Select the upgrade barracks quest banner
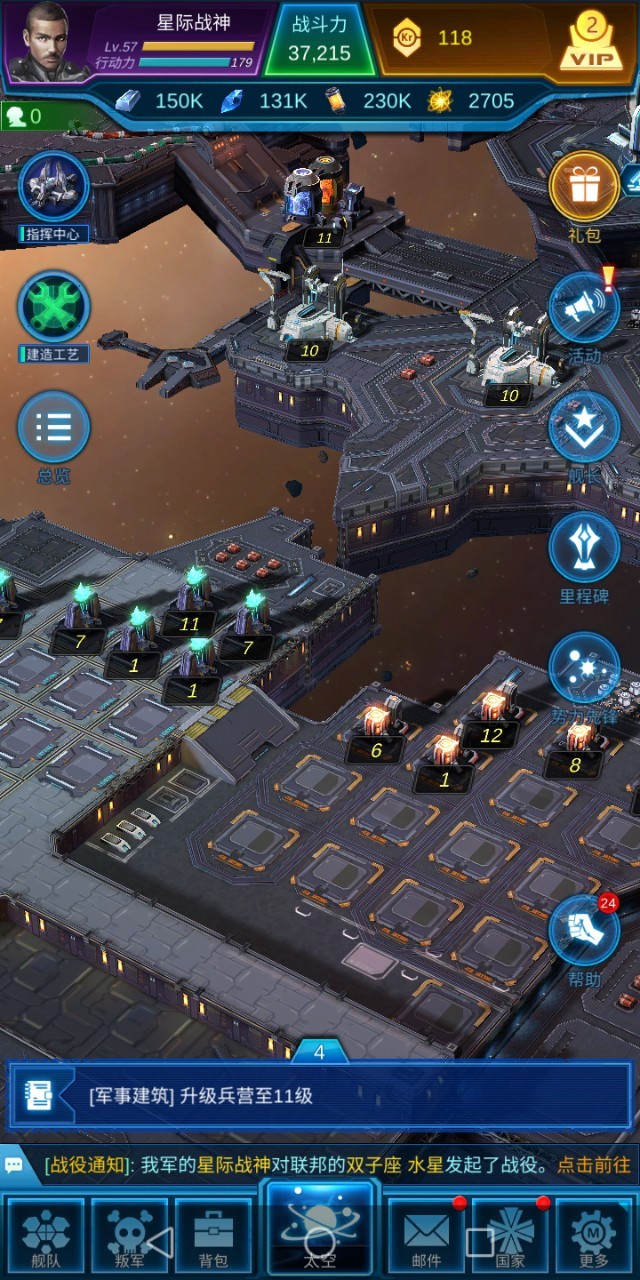 (x=320, y=1095)
